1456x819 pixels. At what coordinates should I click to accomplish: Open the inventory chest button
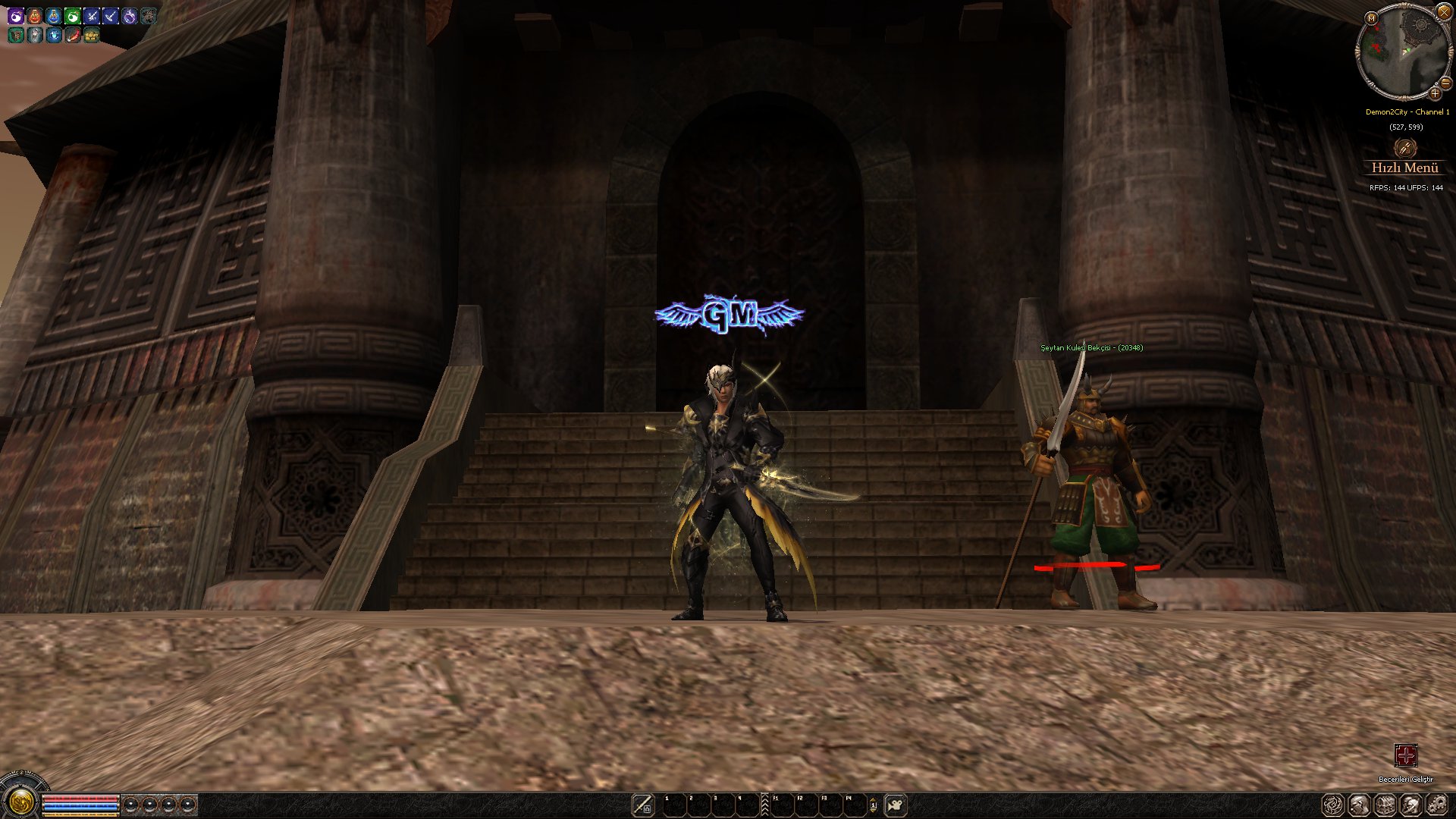(1385, 805)
